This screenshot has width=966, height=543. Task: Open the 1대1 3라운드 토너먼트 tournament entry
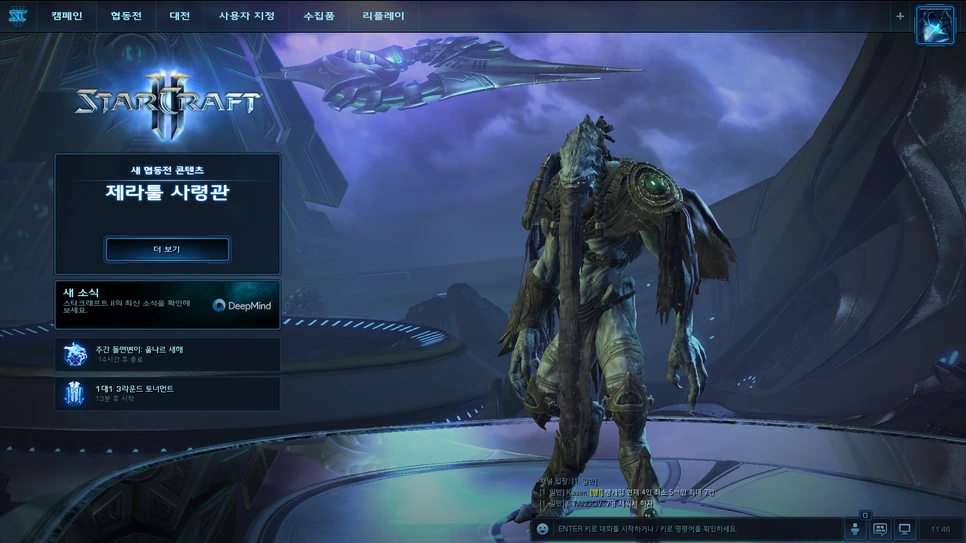167,393
